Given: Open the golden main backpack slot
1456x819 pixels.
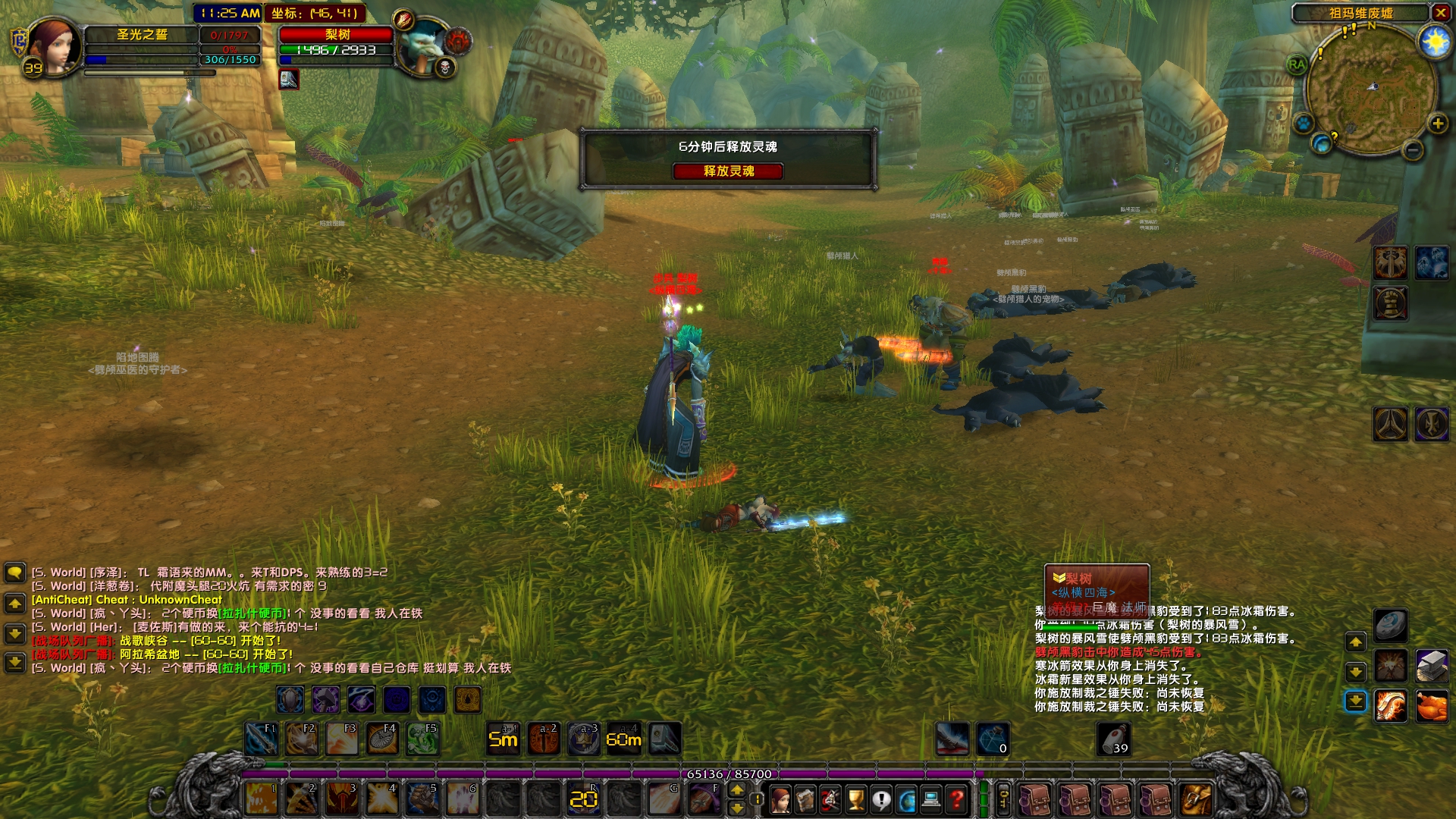Looking at the screenshot, I should point(1196,799).
